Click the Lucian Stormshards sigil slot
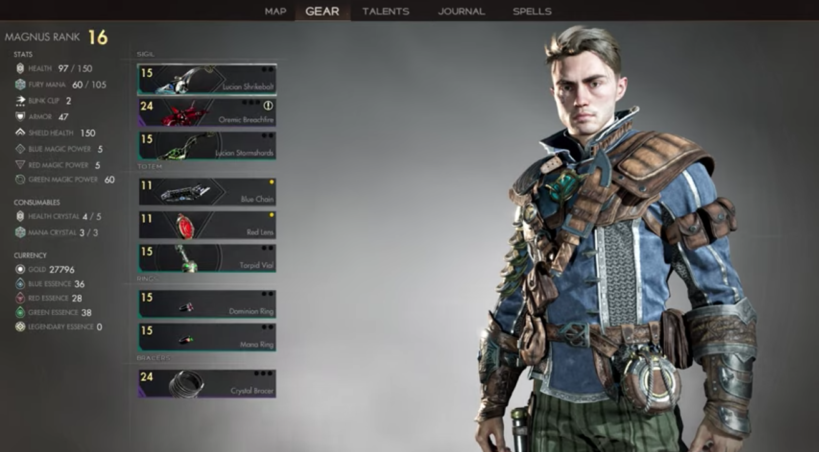 (x=207, y=145)
